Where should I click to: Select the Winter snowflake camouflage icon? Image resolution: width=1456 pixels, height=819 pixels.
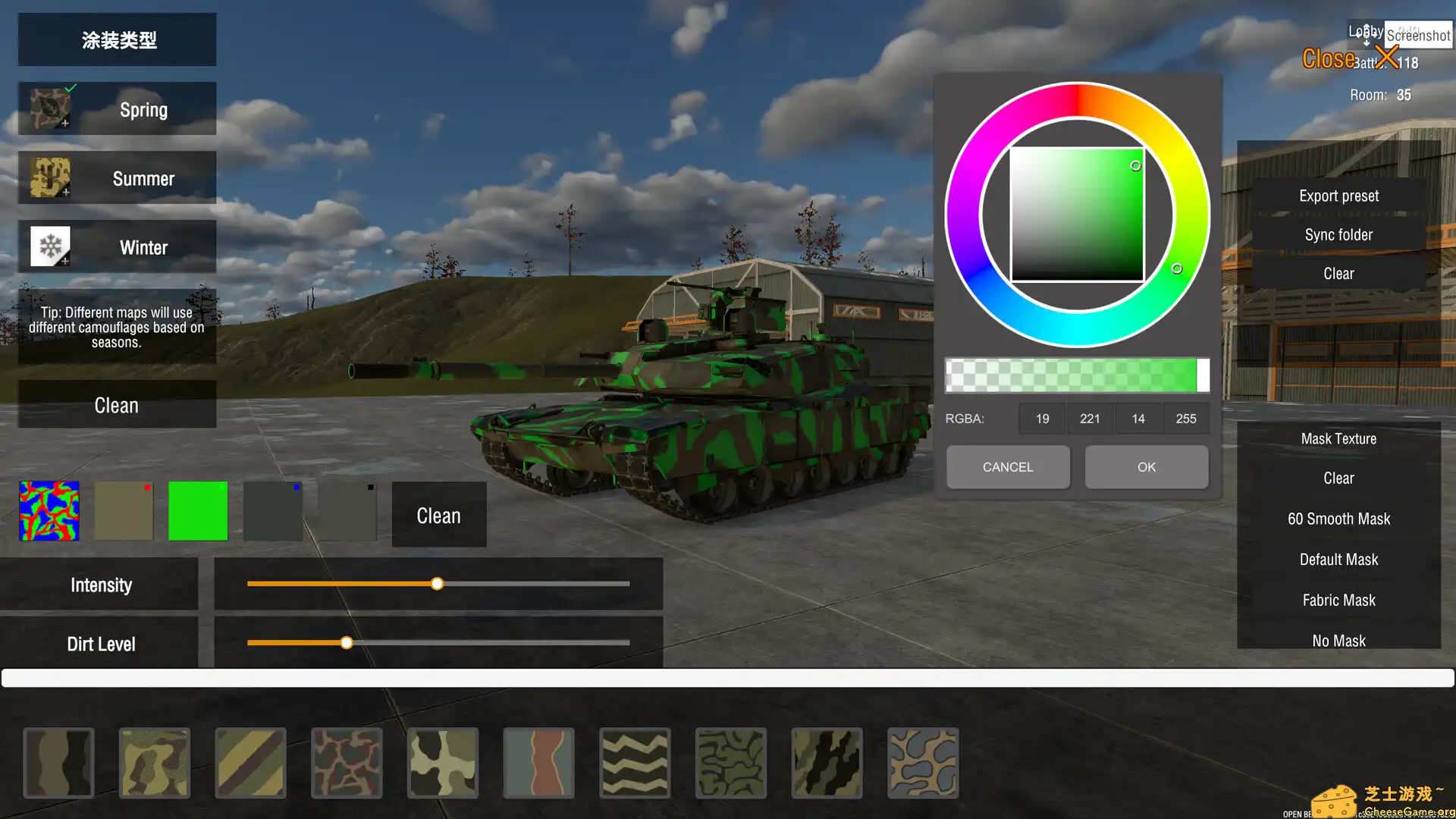tap(49, 246)
